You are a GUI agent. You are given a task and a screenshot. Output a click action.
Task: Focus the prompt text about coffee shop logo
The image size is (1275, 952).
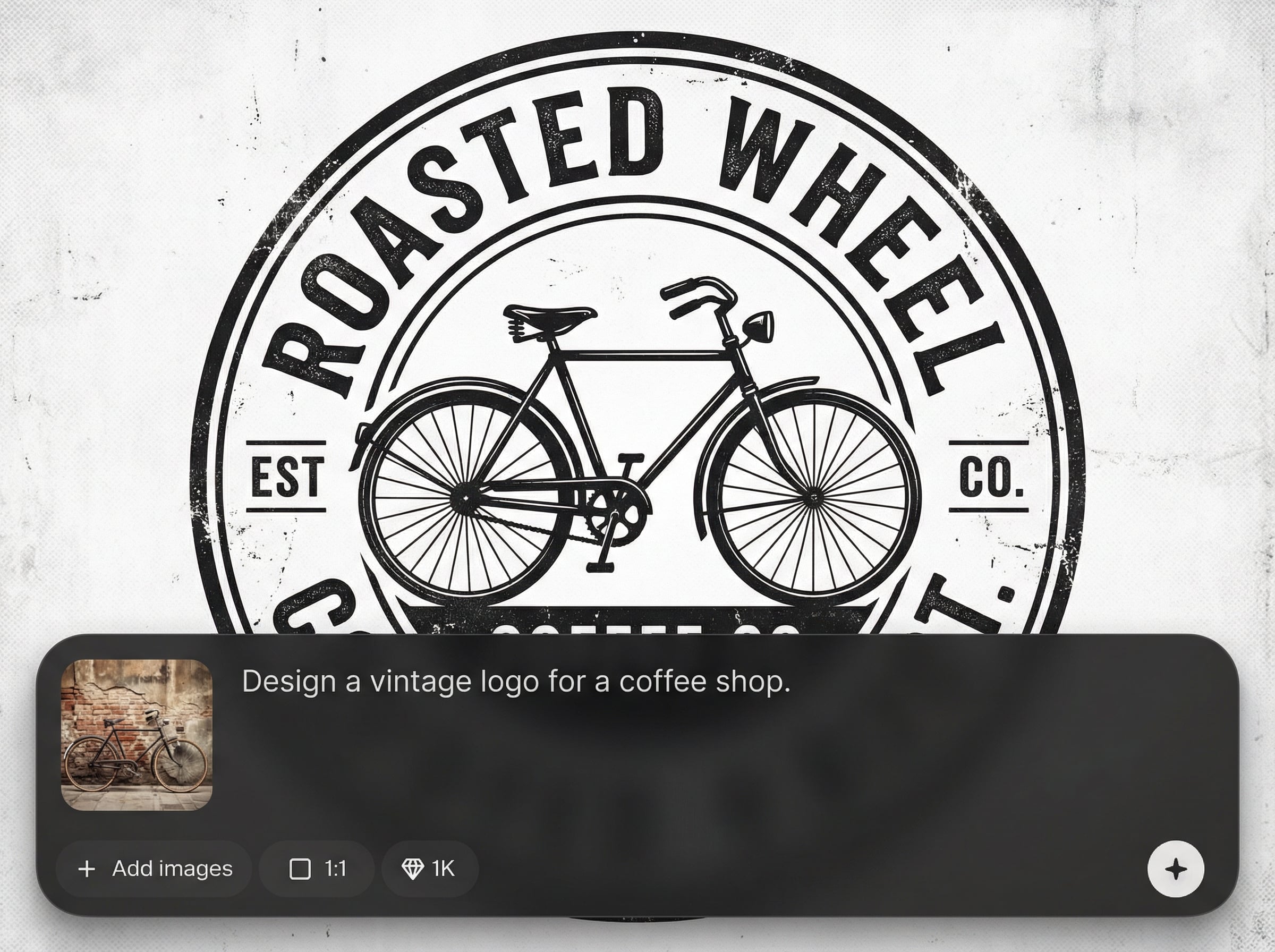click(x=516, y=682)
